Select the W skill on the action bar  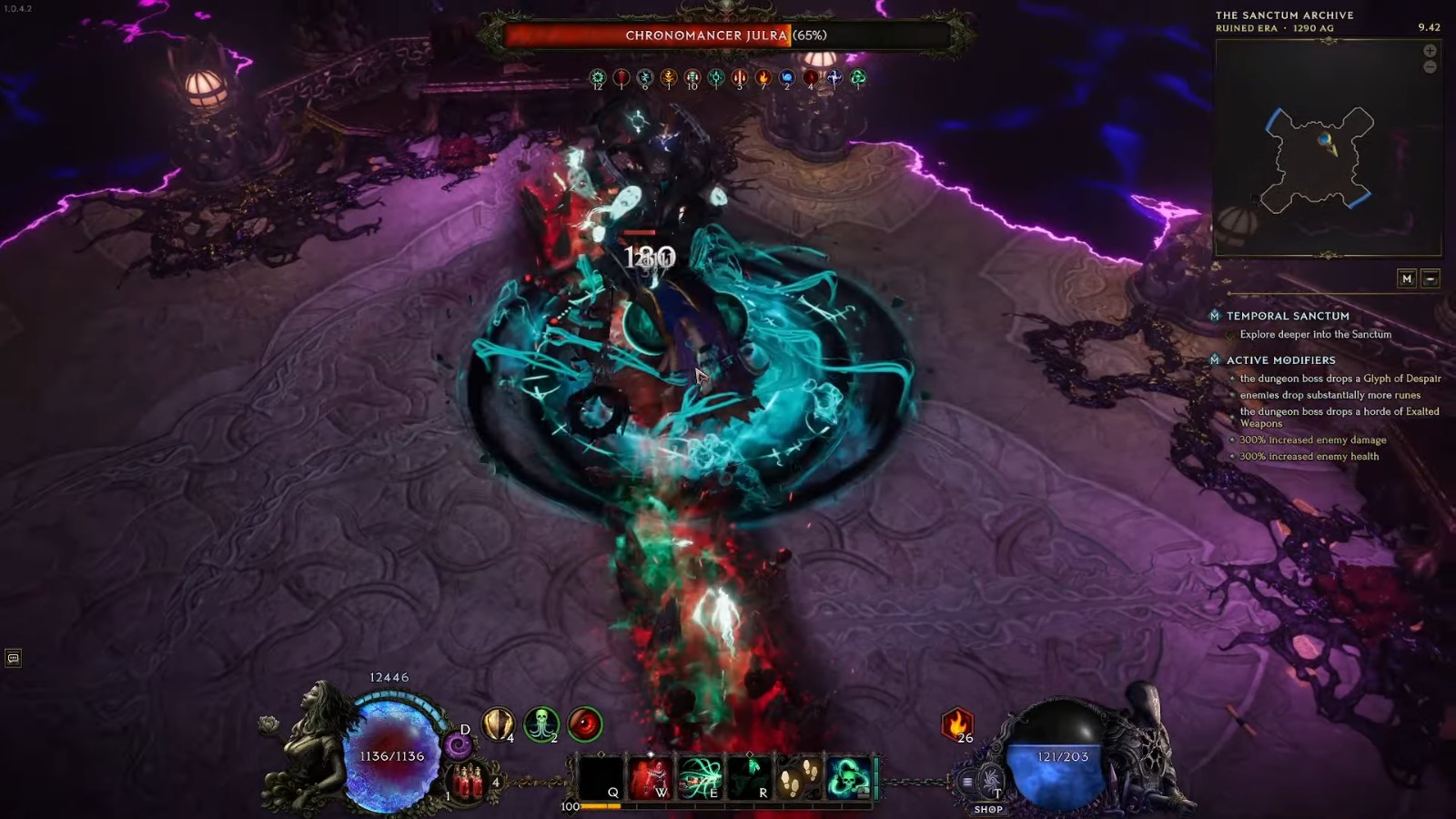650,775
